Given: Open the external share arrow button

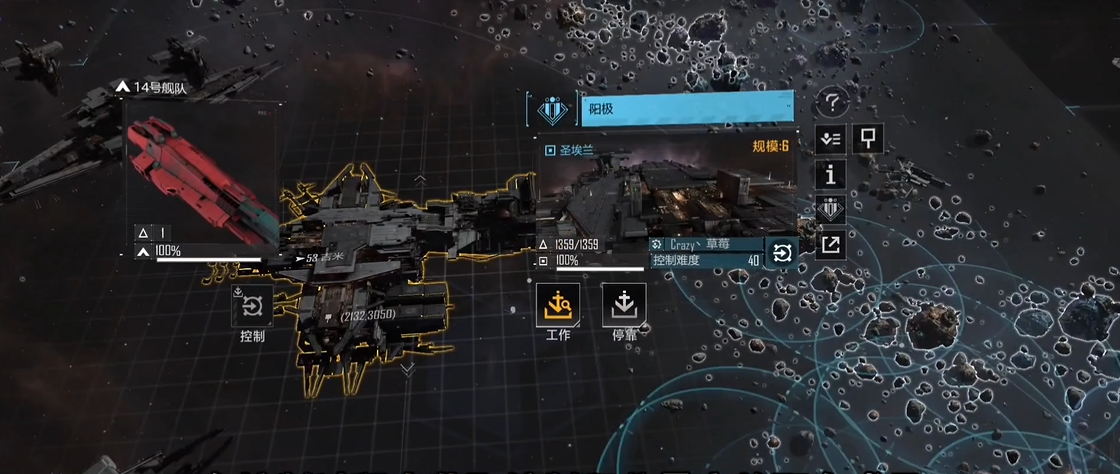Looking at the screenshot, I should tap(831, 245).
